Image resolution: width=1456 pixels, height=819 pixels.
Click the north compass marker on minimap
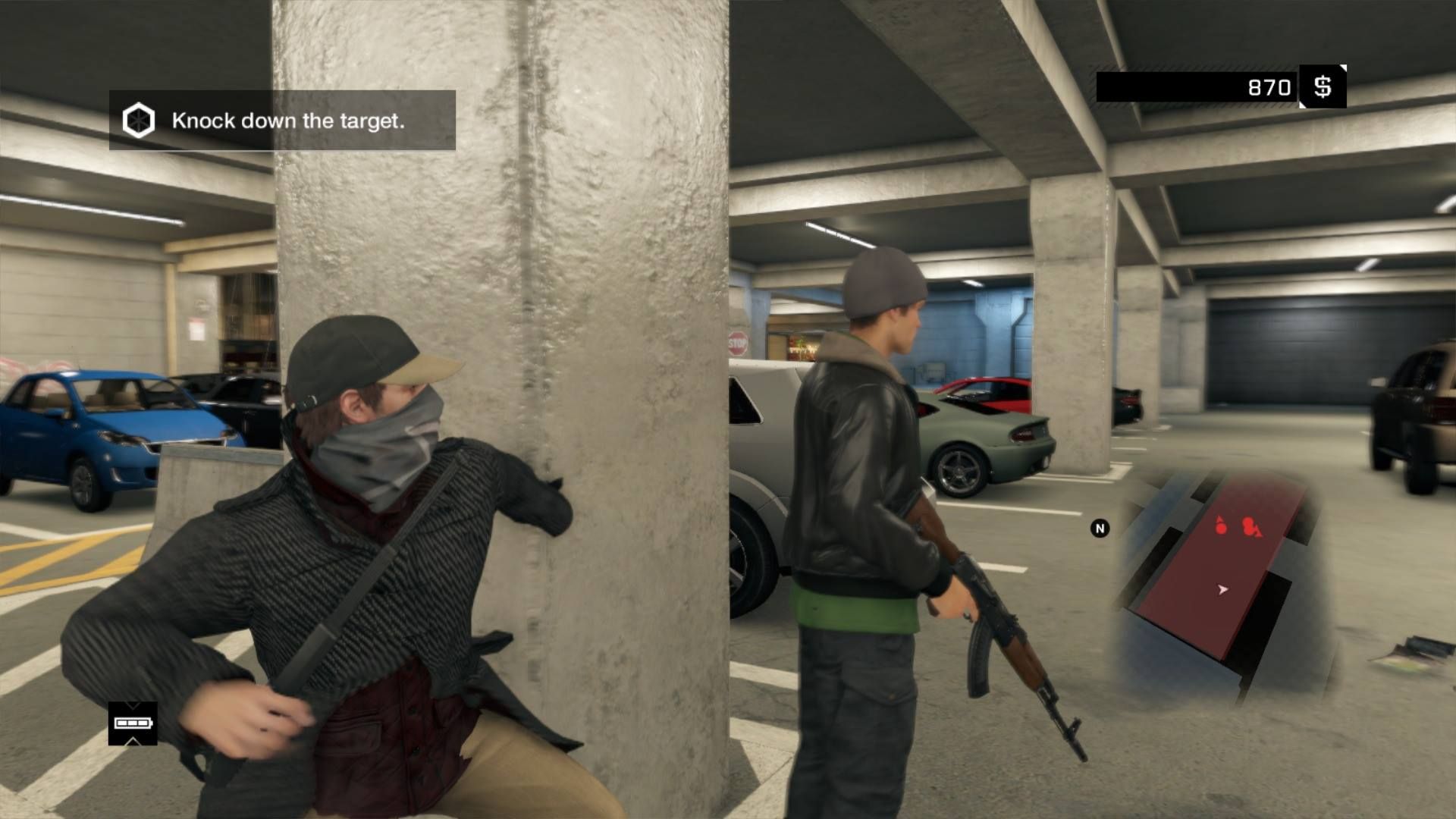coord(1100,529)
